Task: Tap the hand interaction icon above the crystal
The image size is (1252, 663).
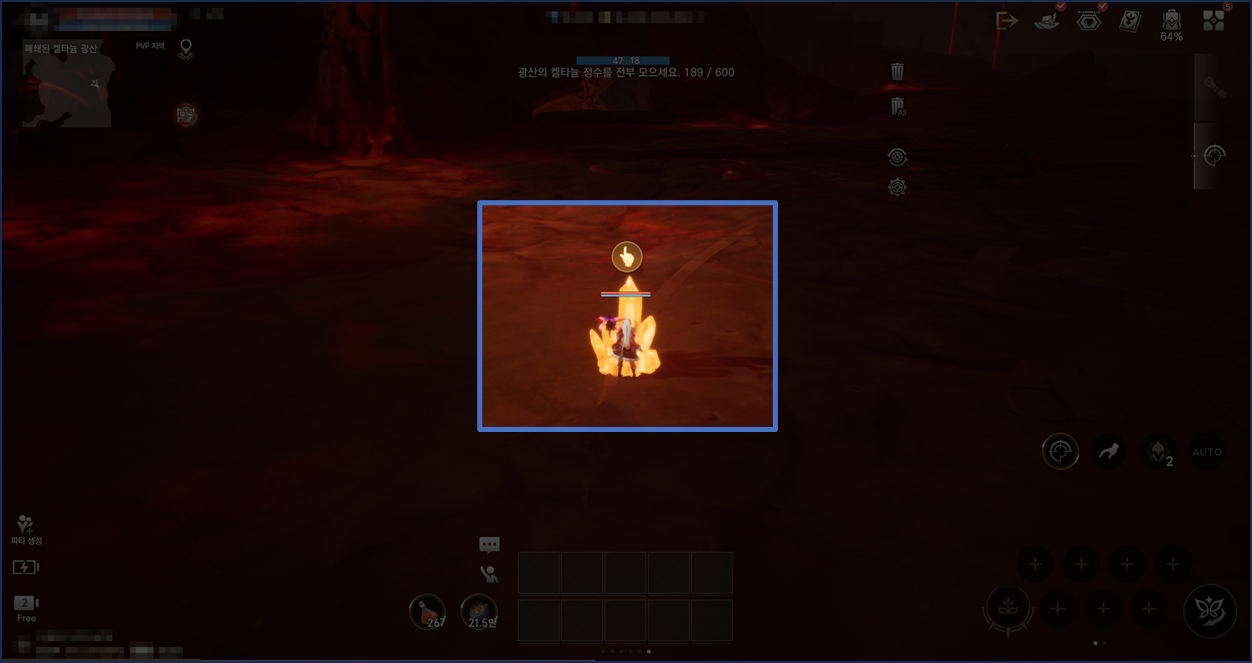Action: click(627, 257)
